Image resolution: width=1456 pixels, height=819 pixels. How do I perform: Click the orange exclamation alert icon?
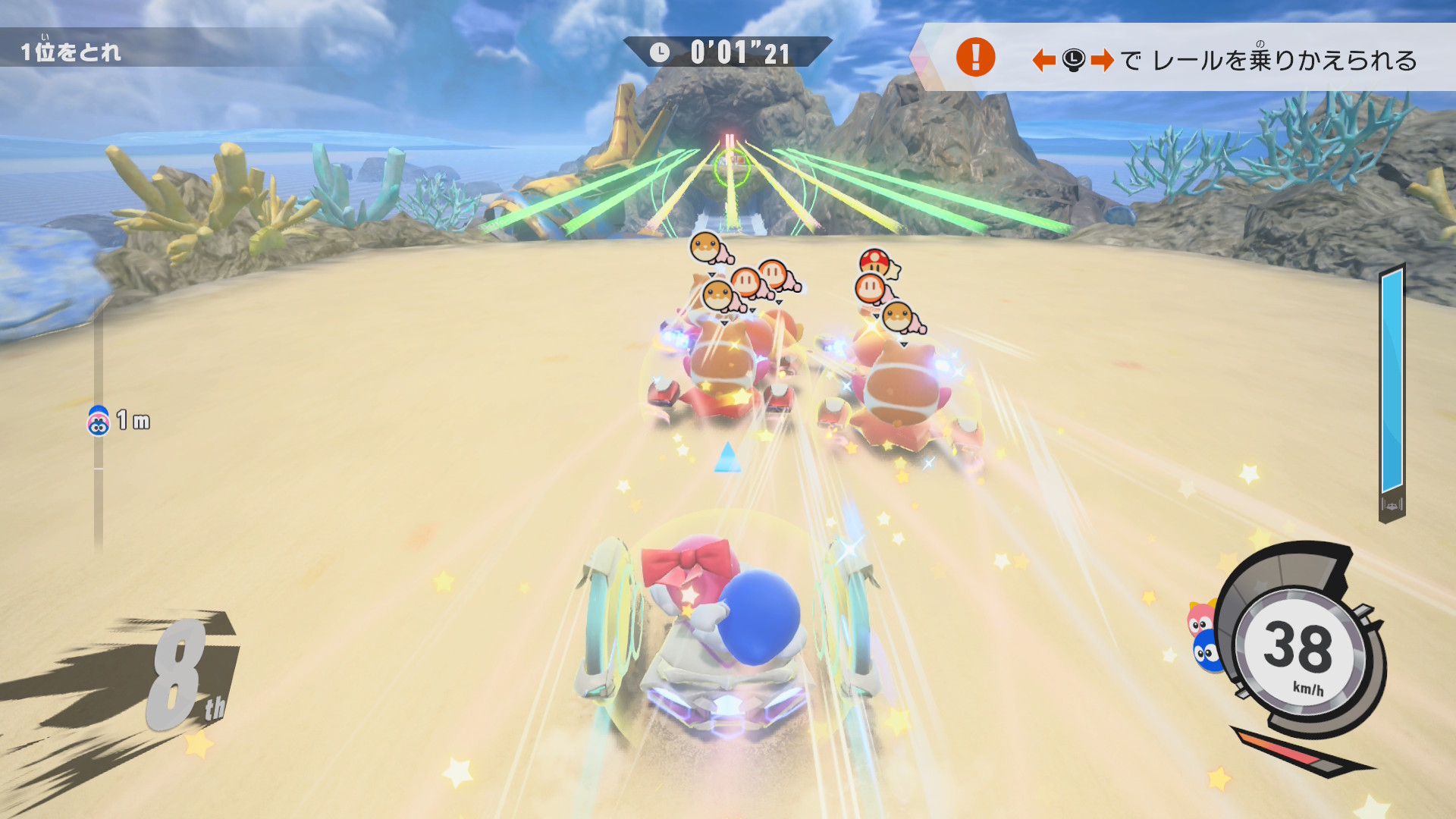975,58
